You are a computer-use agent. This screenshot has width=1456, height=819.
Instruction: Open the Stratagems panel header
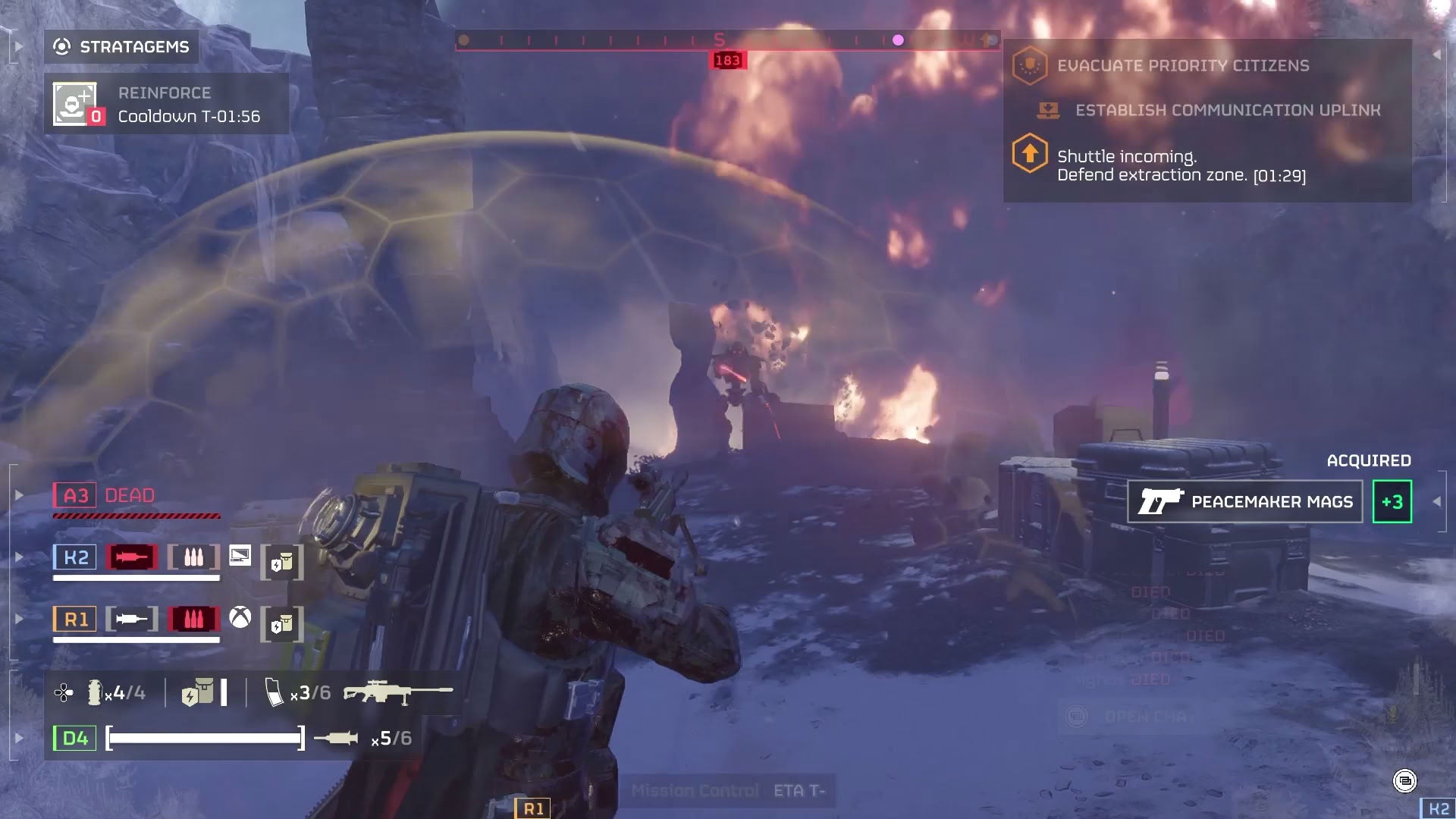121,47
